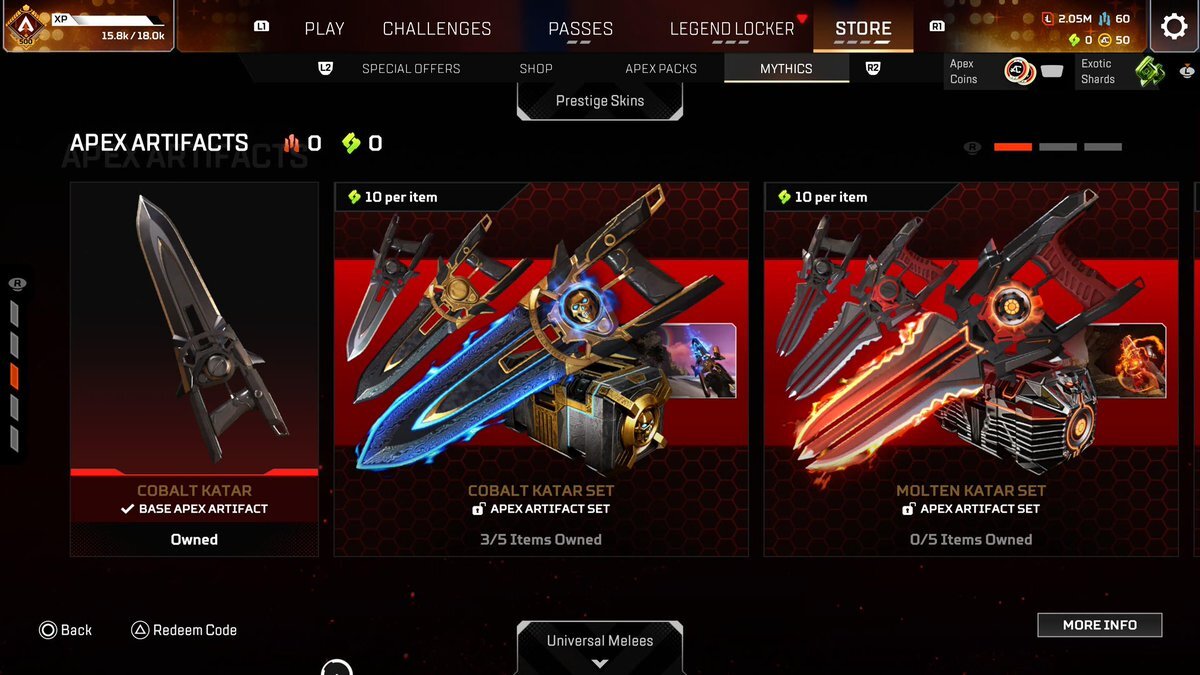1200x675 pixels.
Task: Open the settings gear icon
Action: (1174, 27)
